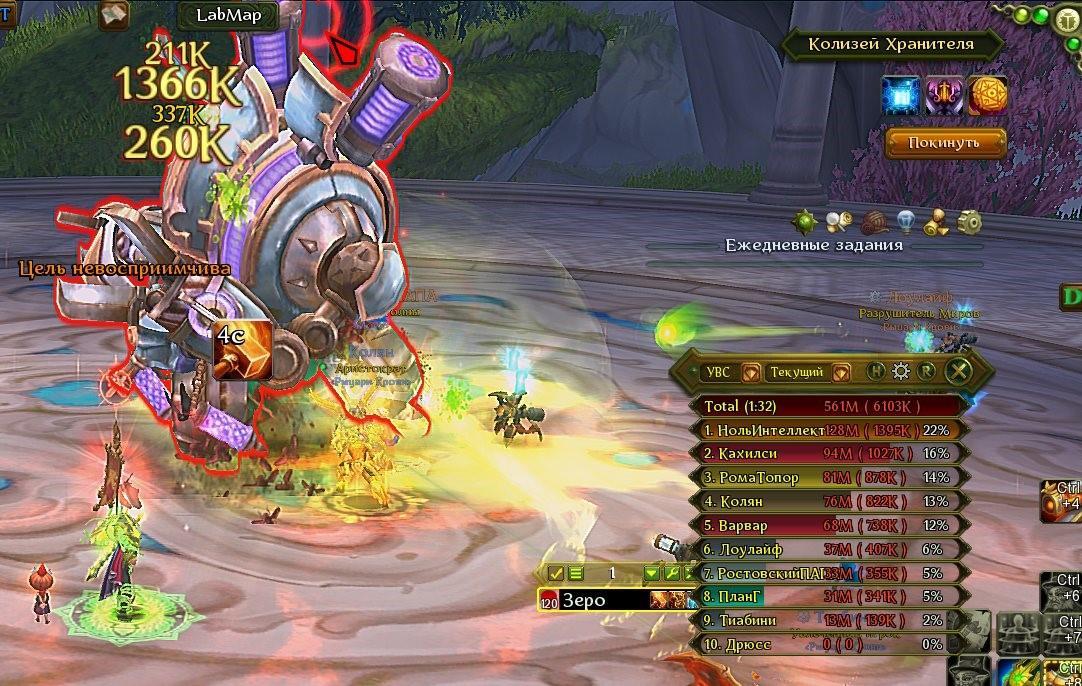
Task: Open the УВС damage type dropdown
Action: [750, 372]
